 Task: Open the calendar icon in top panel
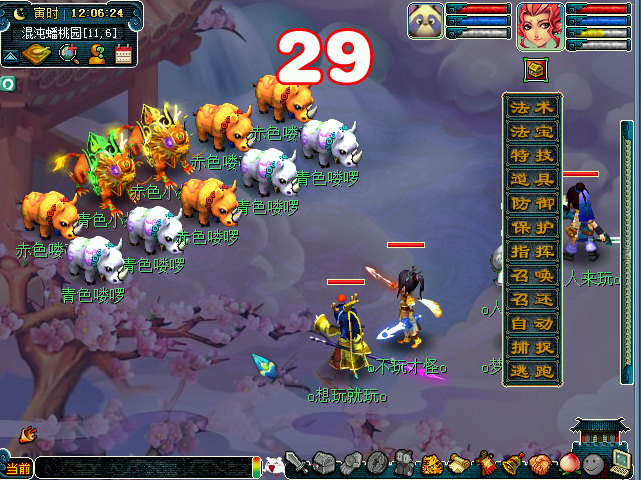124,54
